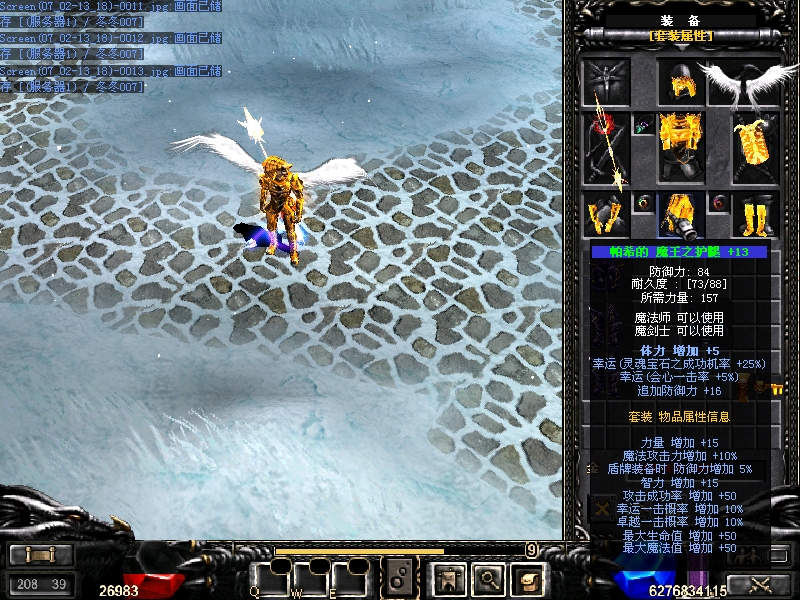This screenshot has height=600, width=800.
Task: Click the scroll button above the coordinates
Action: (40, 555)
